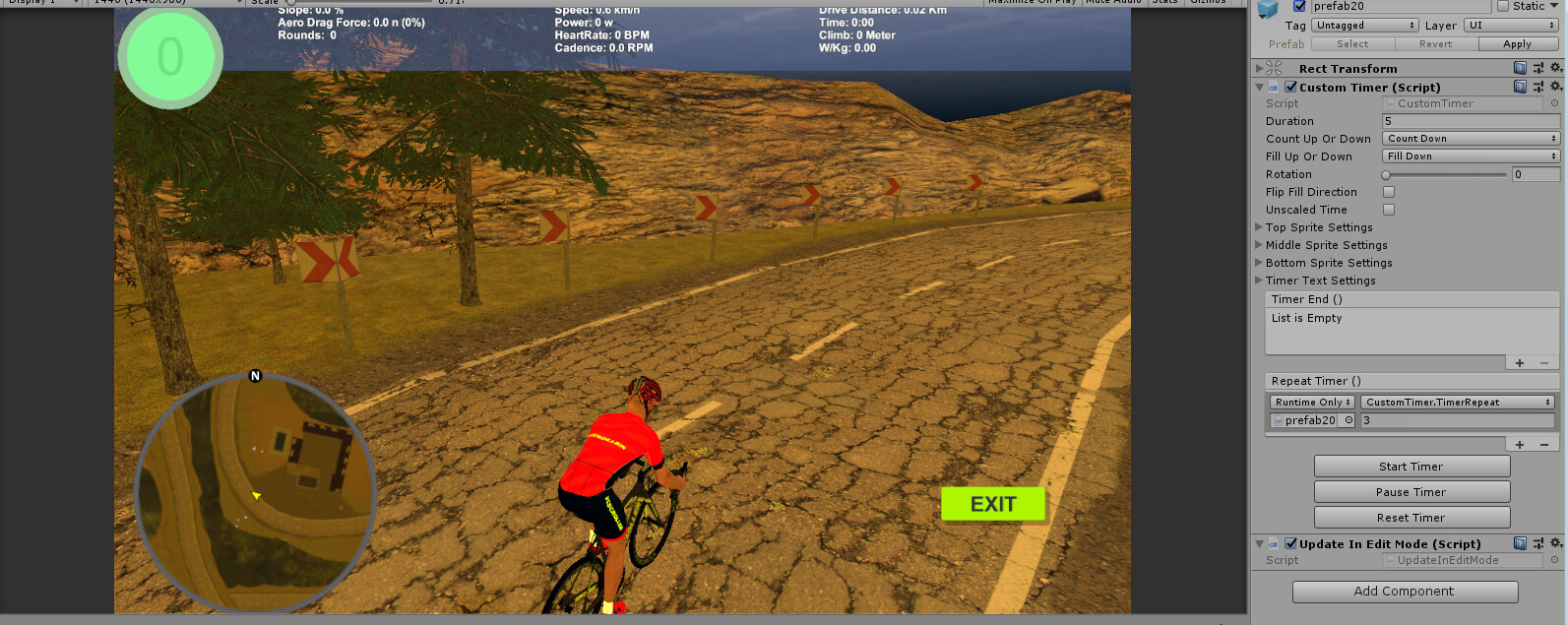This screenshot has width=1568, height=625.
Task: Click the Duration input field
Action: click(1471, 121)
